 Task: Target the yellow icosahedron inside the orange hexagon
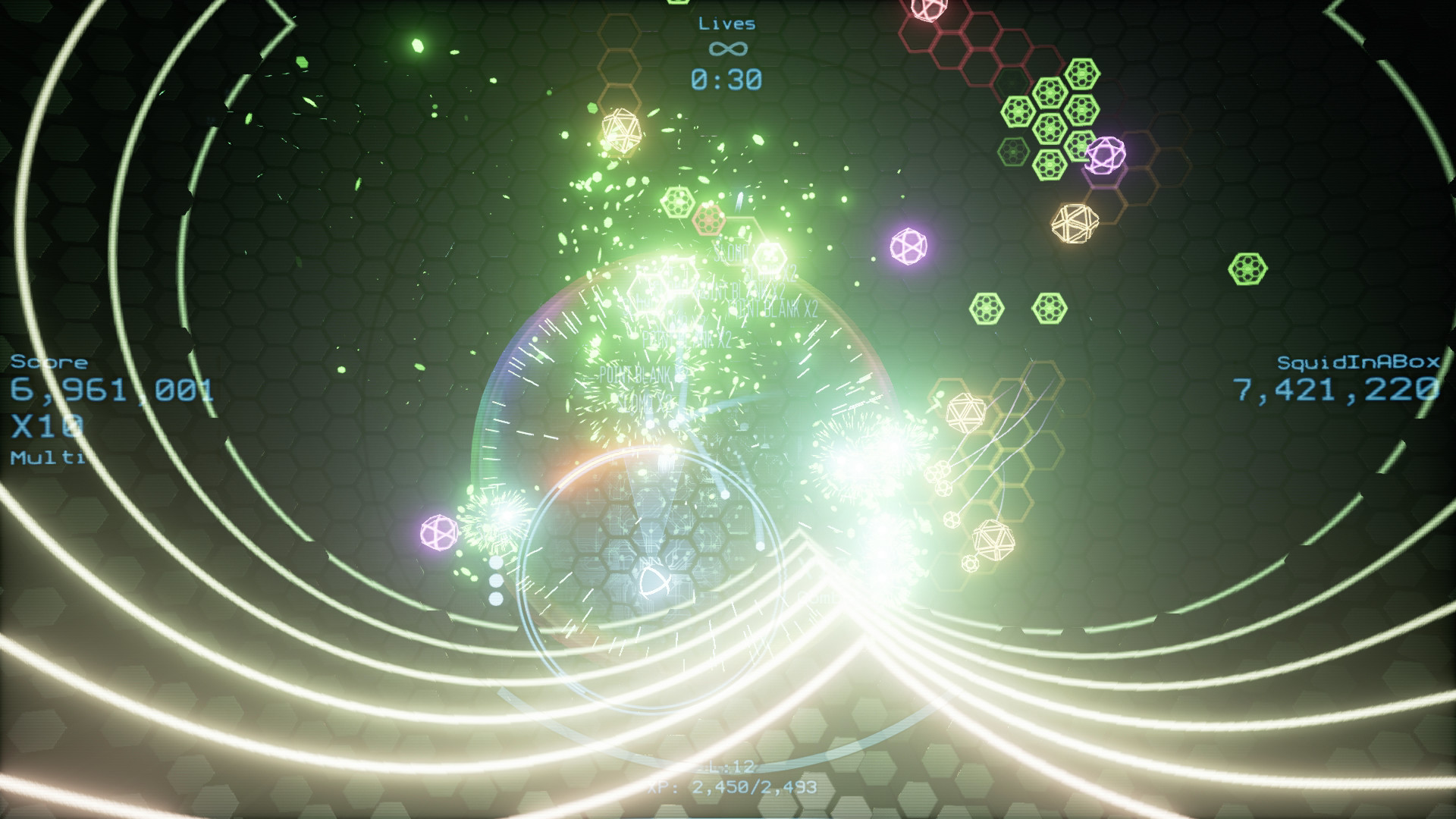pyautogui.click(x=1077, y=222)
